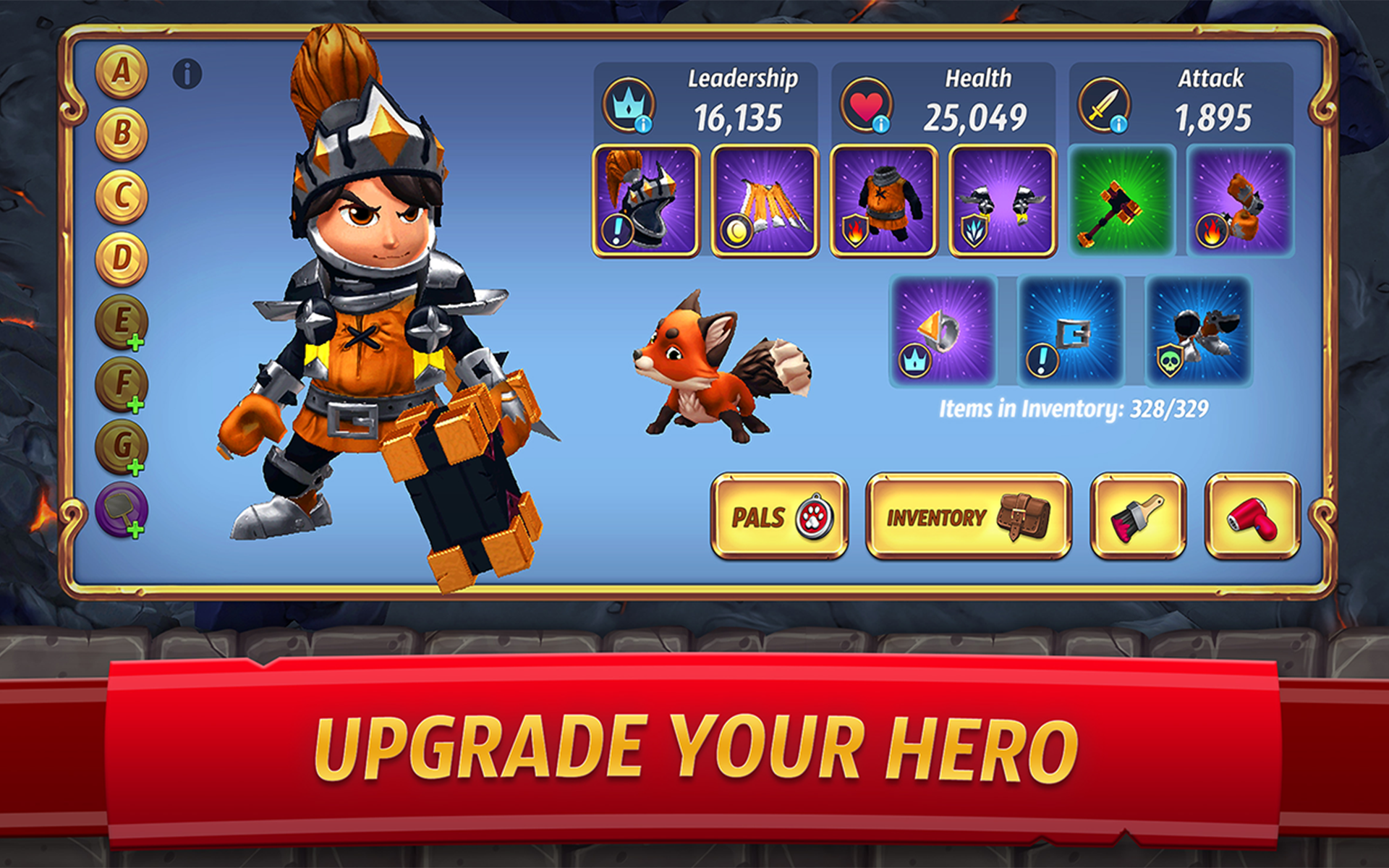Switch to hero slot D
This screenshot has width=1389, height=868.
click(120, 254)
